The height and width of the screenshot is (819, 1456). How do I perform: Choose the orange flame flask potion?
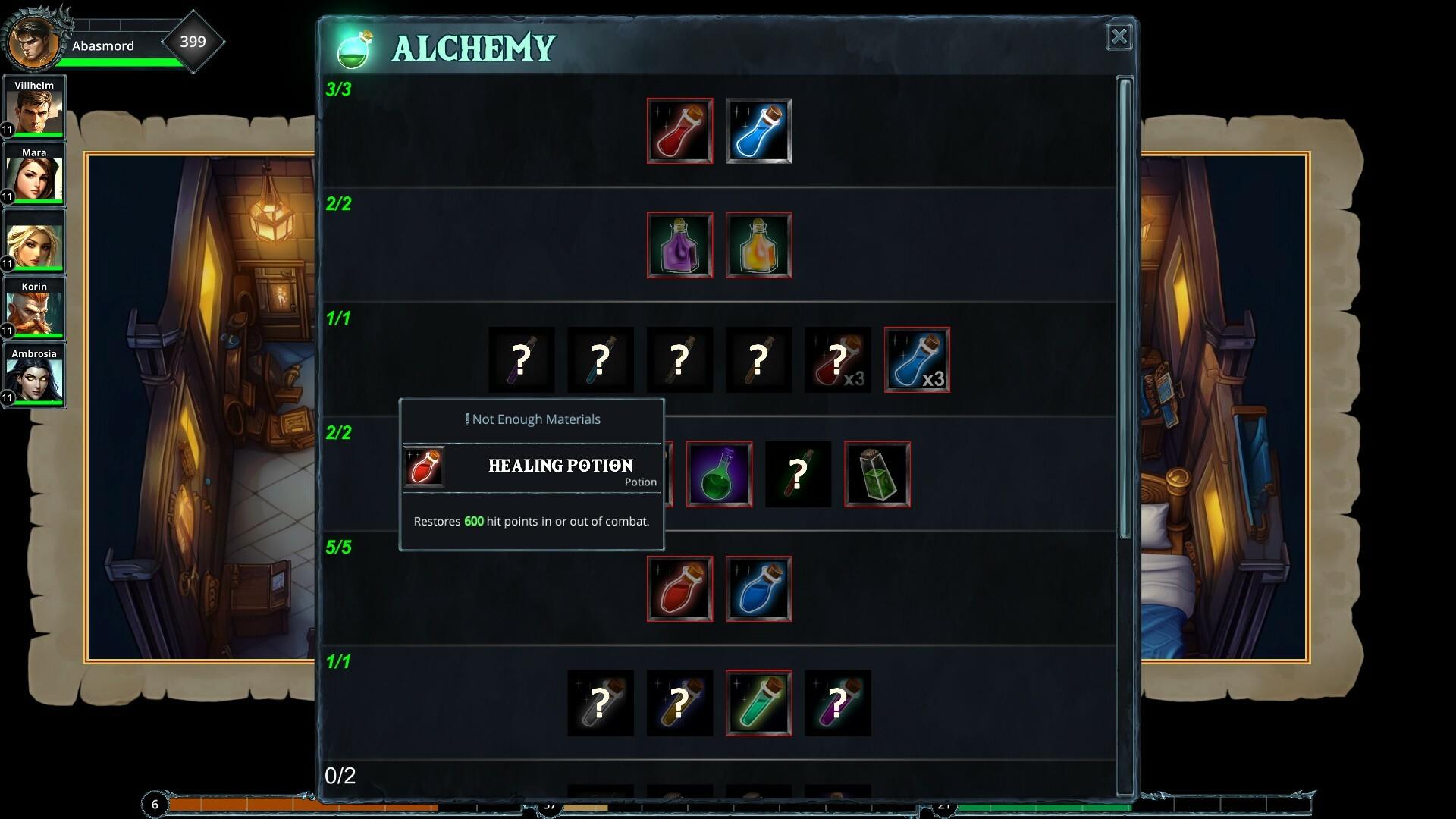(758, 245)
